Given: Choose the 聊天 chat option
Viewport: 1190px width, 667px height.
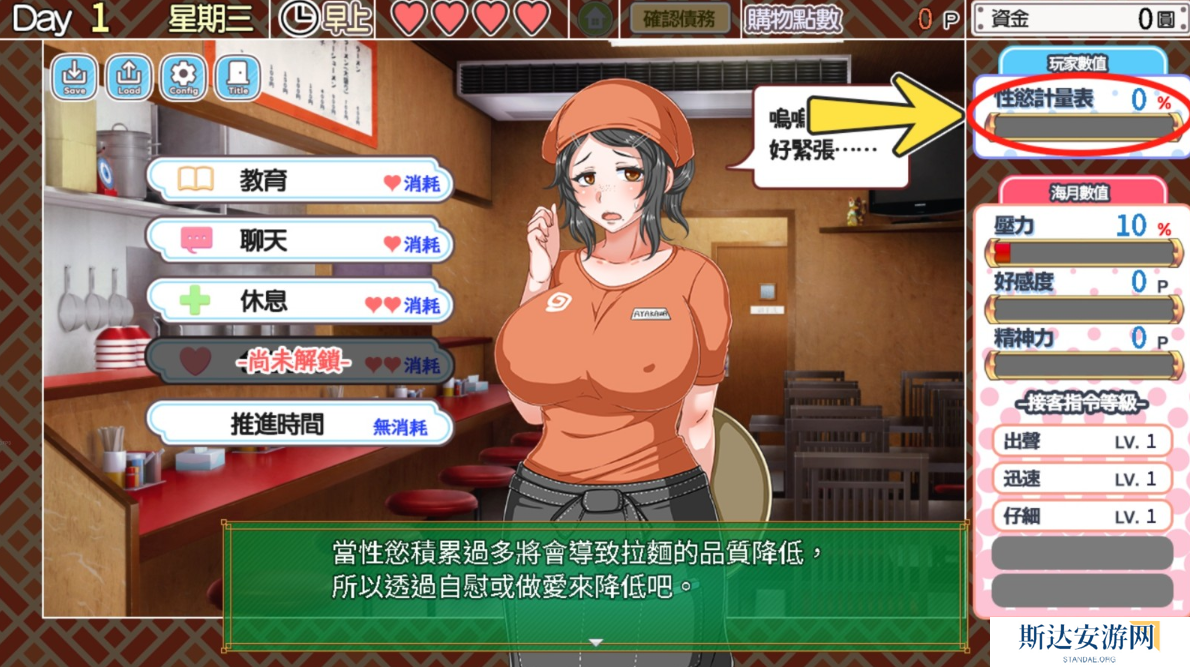Looking at the screenshot, I should pyautogui.click(x=298, y=242).
